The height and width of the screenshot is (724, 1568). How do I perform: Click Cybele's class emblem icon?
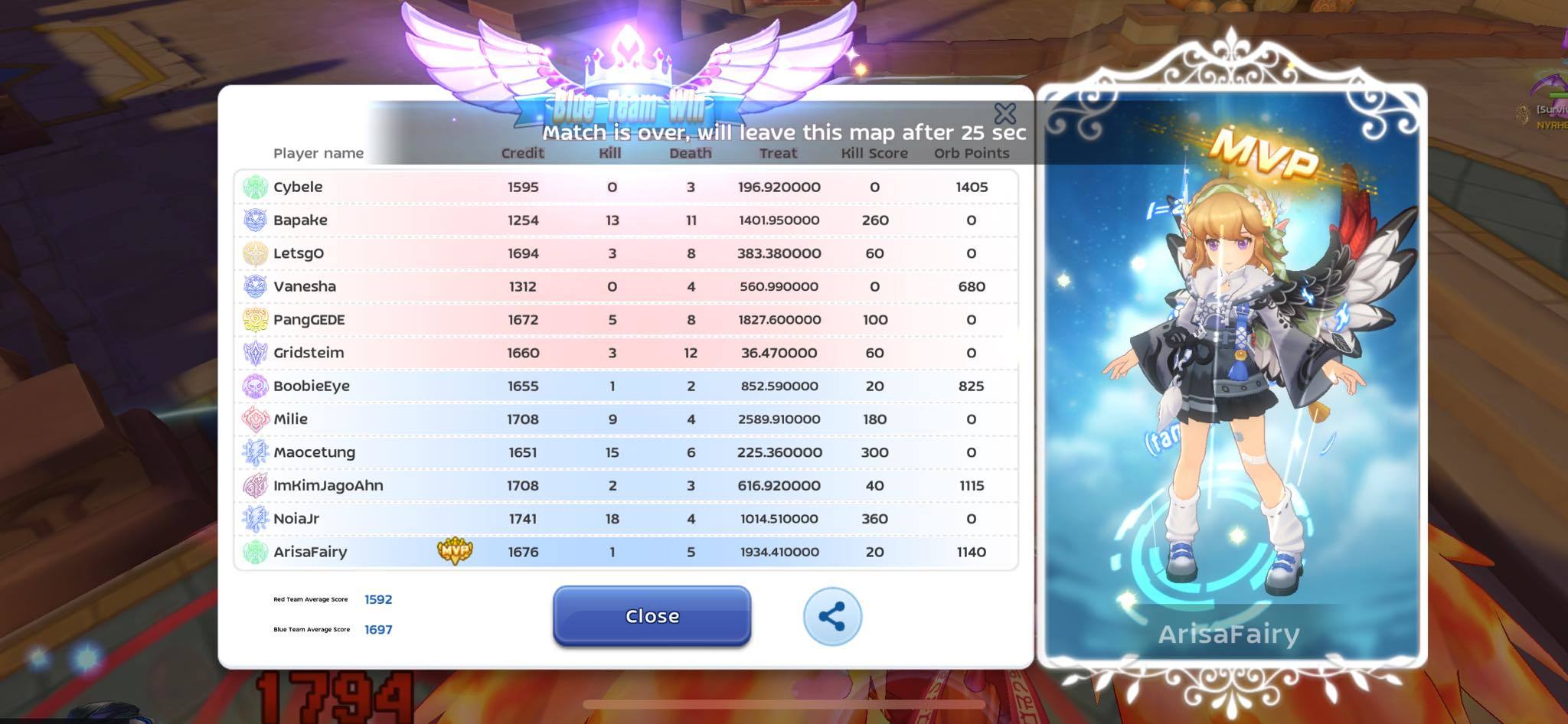click(x=253, y=186)
